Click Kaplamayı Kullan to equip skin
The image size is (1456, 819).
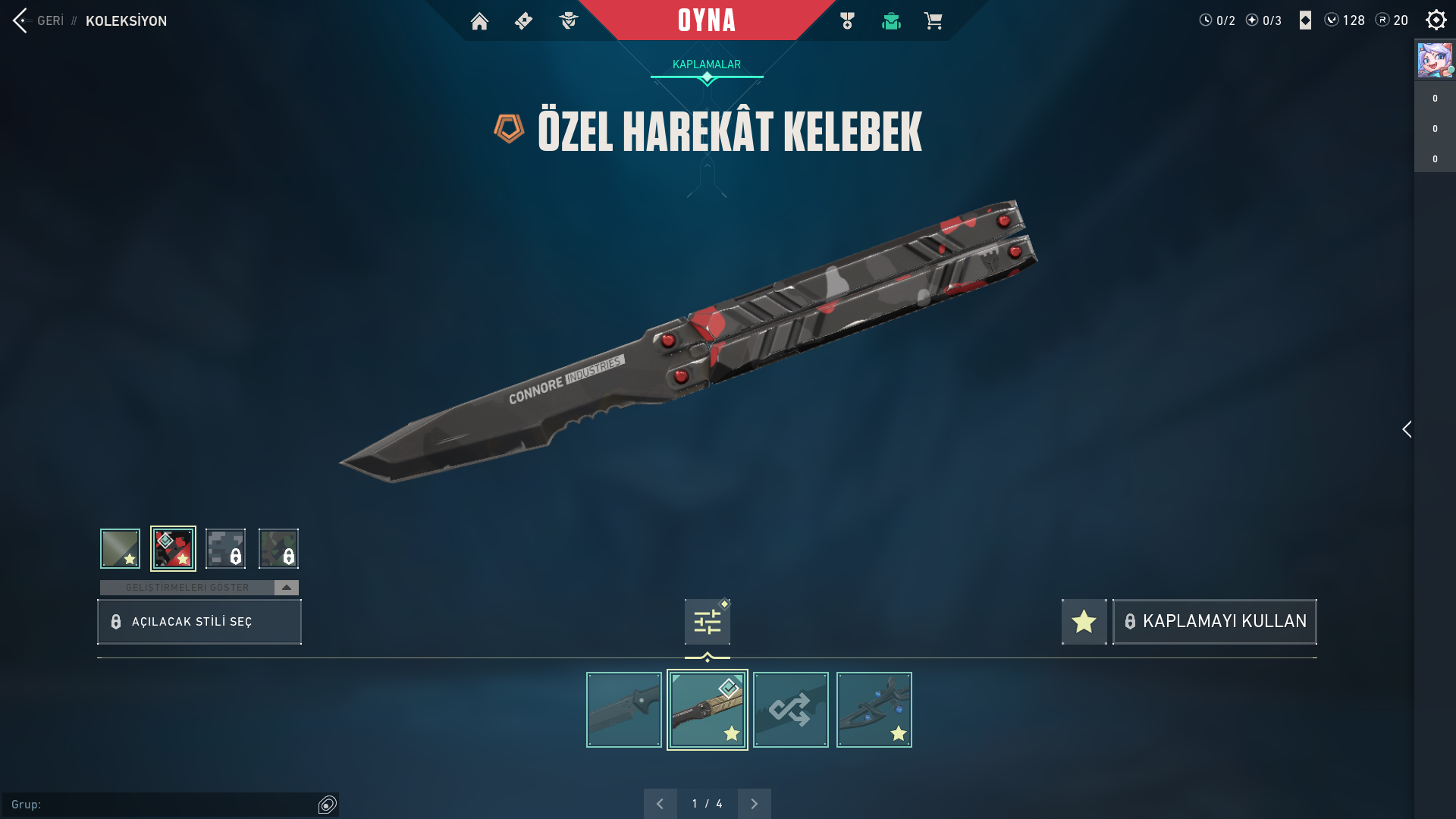pos(1214,622)
